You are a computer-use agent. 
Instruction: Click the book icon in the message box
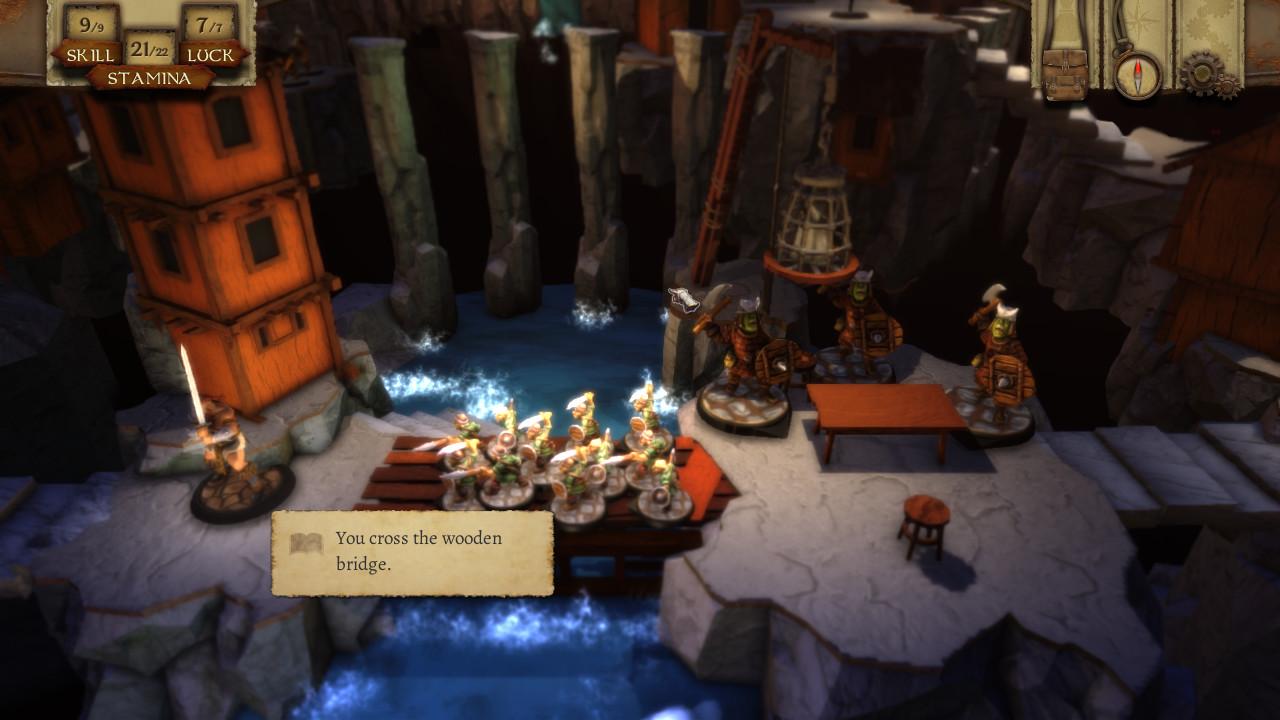[x=306, y=543]
